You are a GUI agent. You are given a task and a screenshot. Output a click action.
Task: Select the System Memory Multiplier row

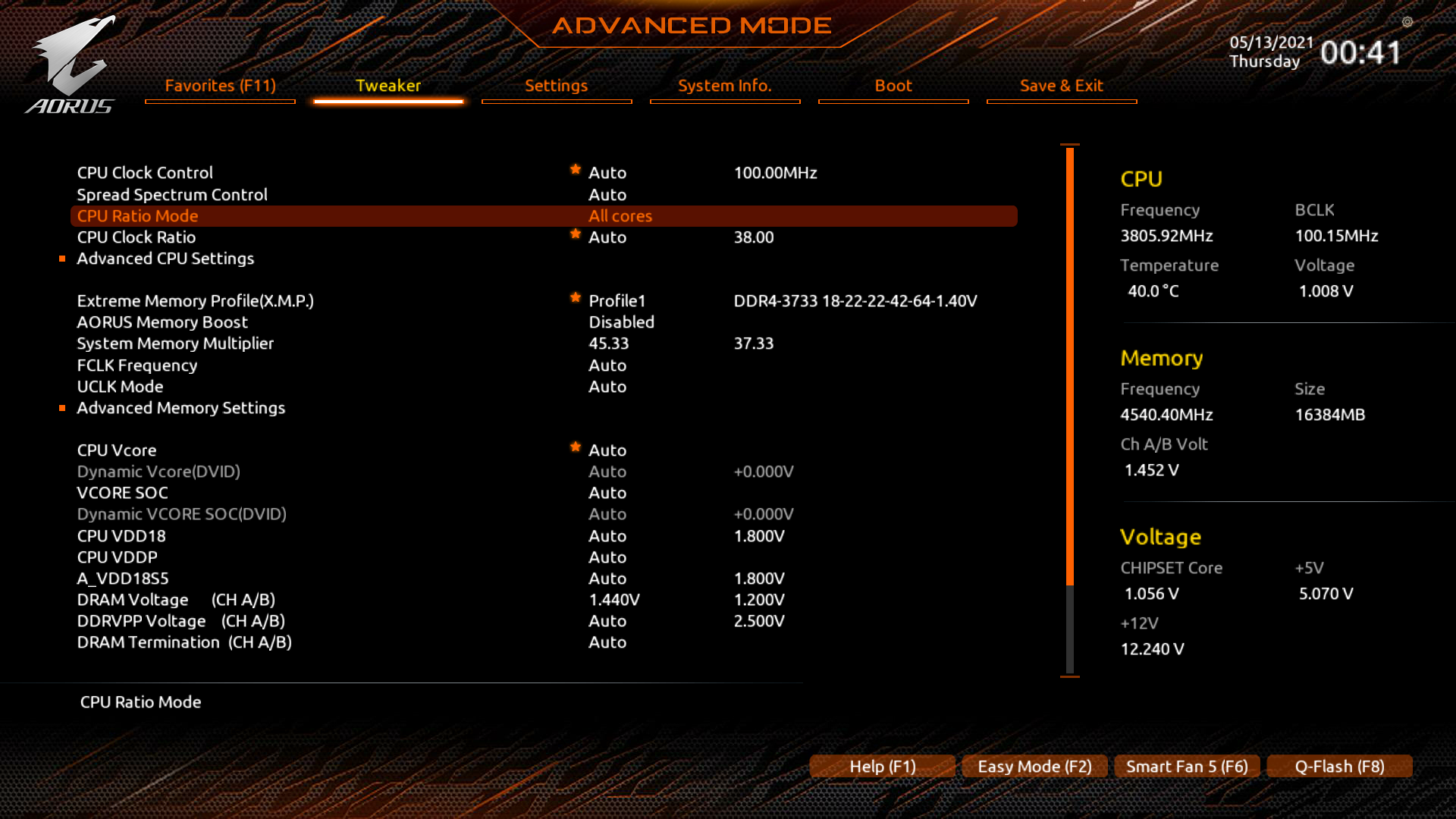pyautogui.click(x=175, y=344)
